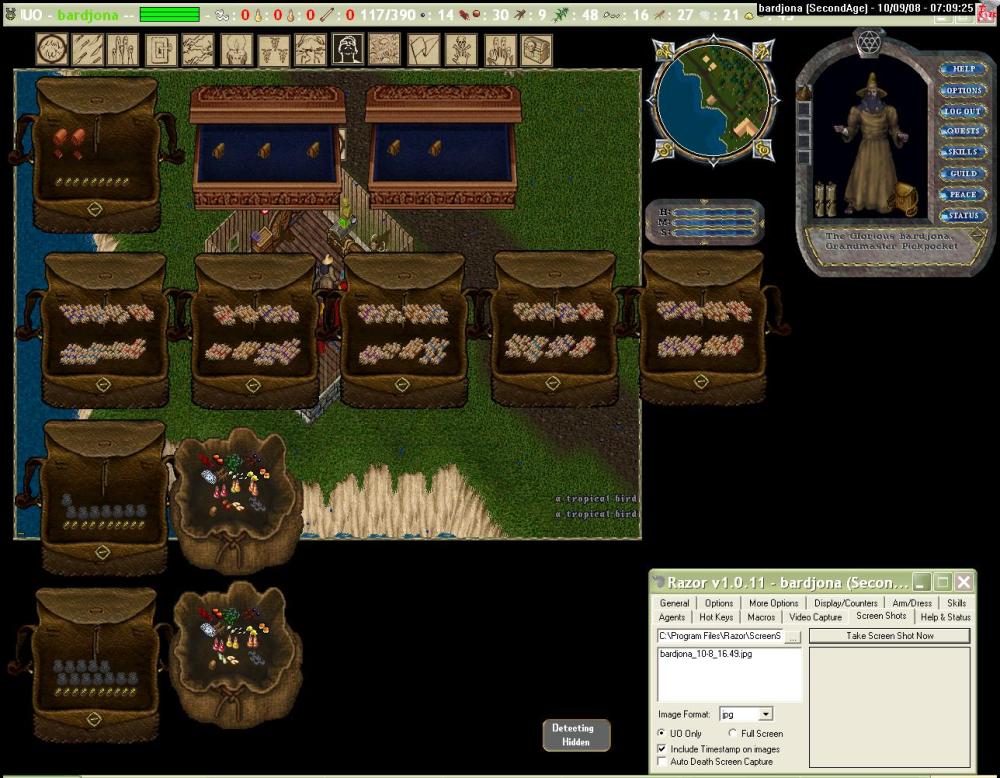Open the backpack on the paperdoll
This screenshot has width=1000, height=778.
click(905, 198)
